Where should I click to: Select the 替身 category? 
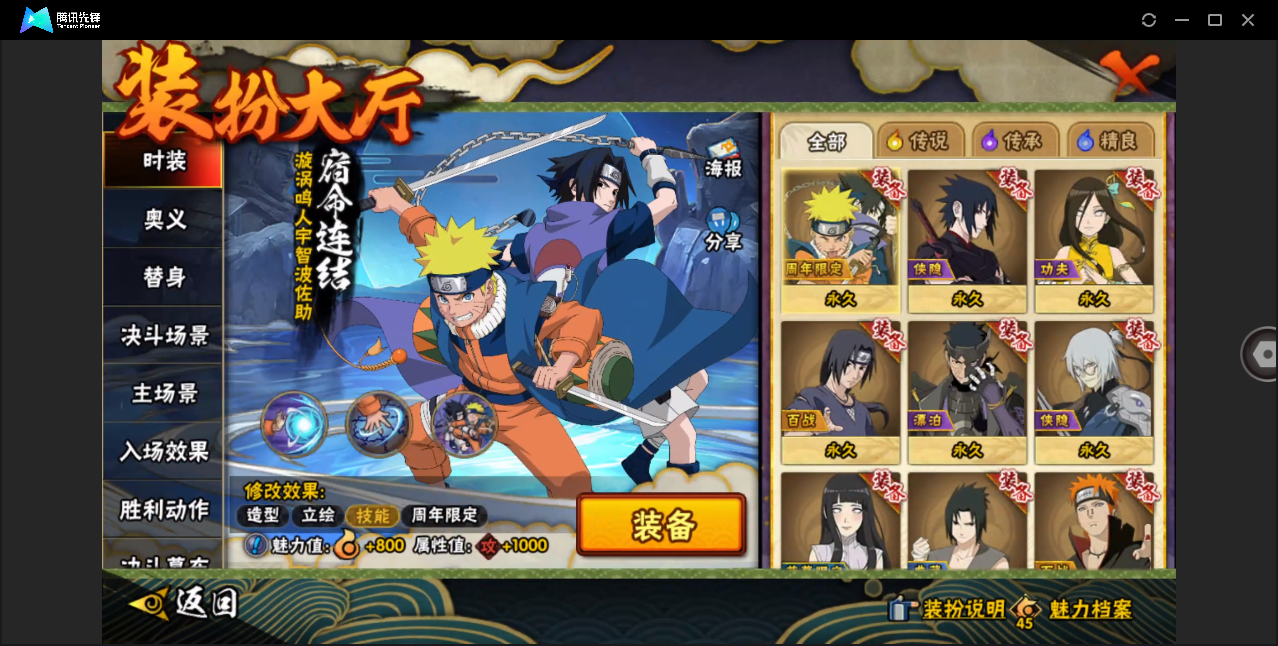tap(163, 277)
